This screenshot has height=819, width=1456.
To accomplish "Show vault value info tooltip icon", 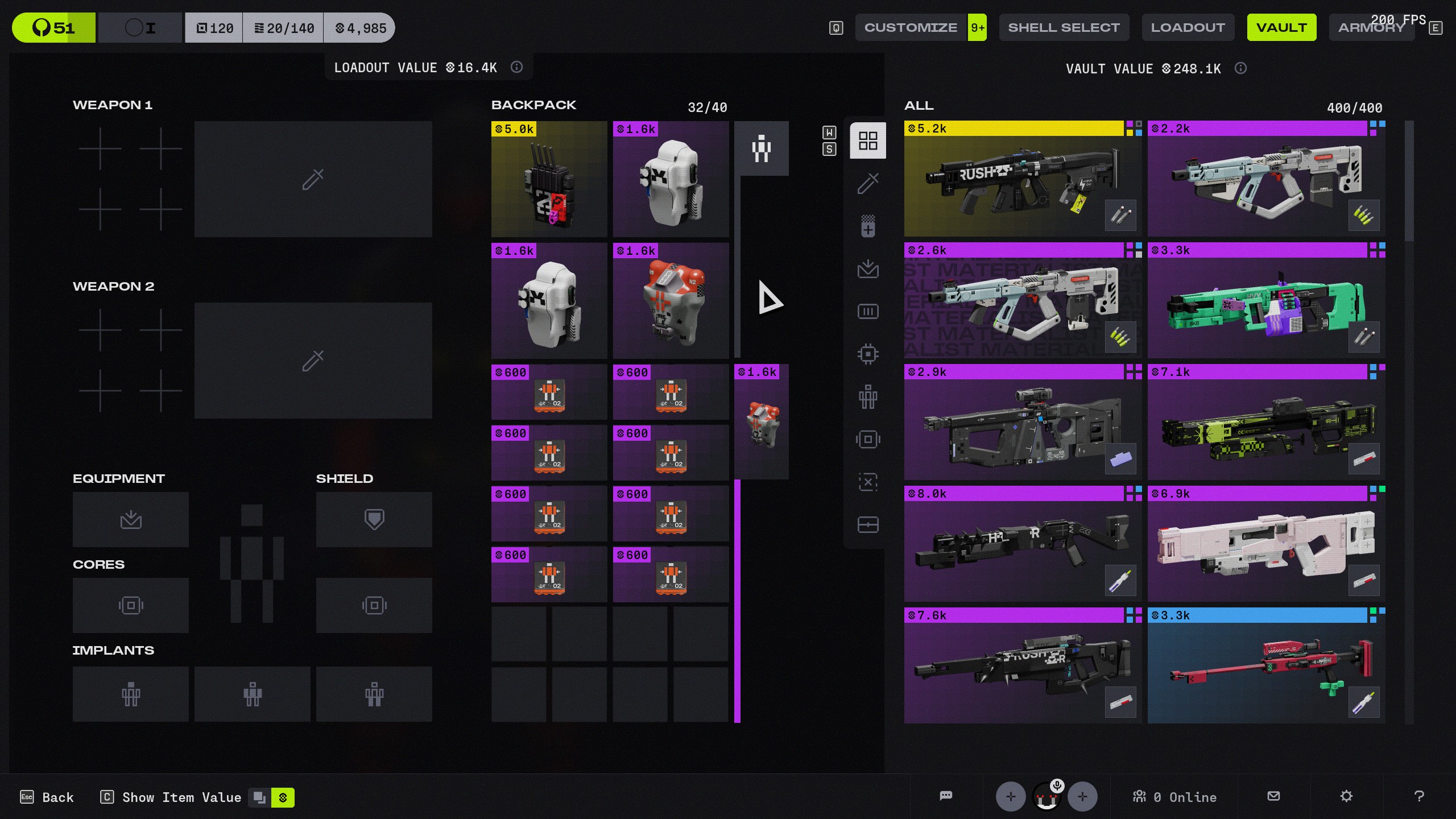I will (x=1240, y=68).
